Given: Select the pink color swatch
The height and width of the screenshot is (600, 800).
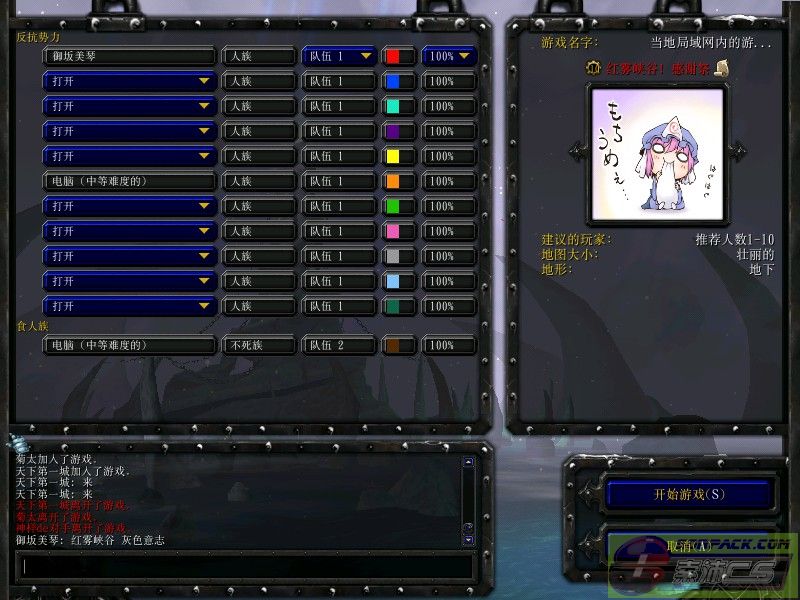Looking at the screenshot, I should click(x=394, y=231).
